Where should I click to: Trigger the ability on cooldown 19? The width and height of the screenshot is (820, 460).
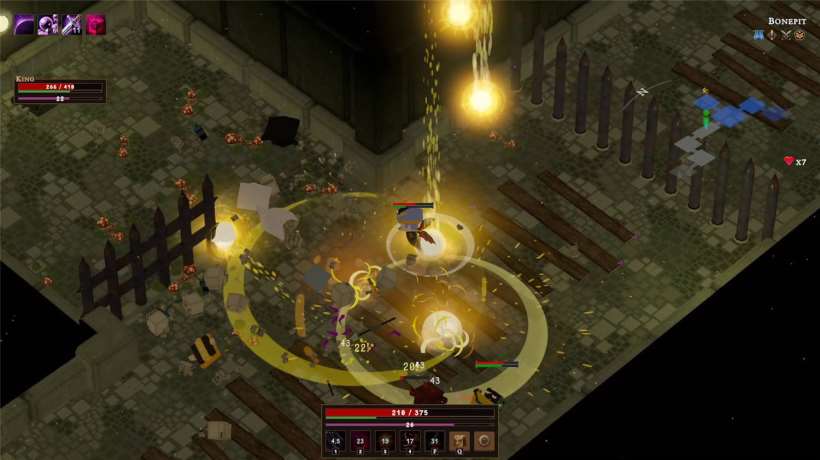(385, 441)
